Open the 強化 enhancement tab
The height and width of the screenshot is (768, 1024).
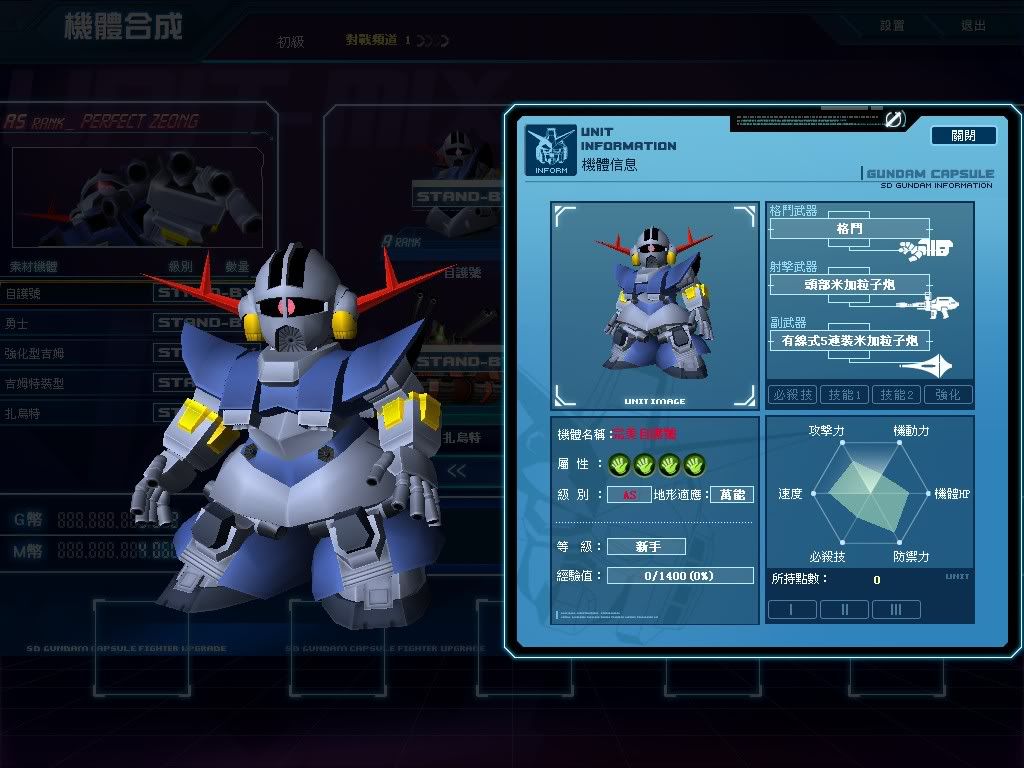pos(947,395)
